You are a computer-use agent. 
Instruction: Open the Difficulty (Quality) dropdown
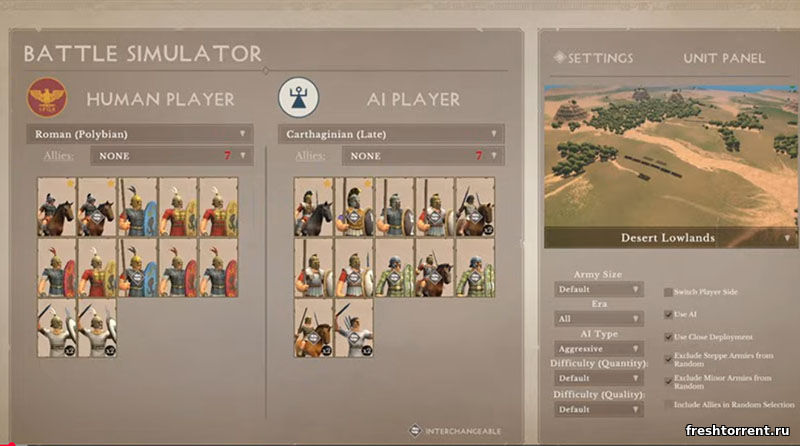599,409
